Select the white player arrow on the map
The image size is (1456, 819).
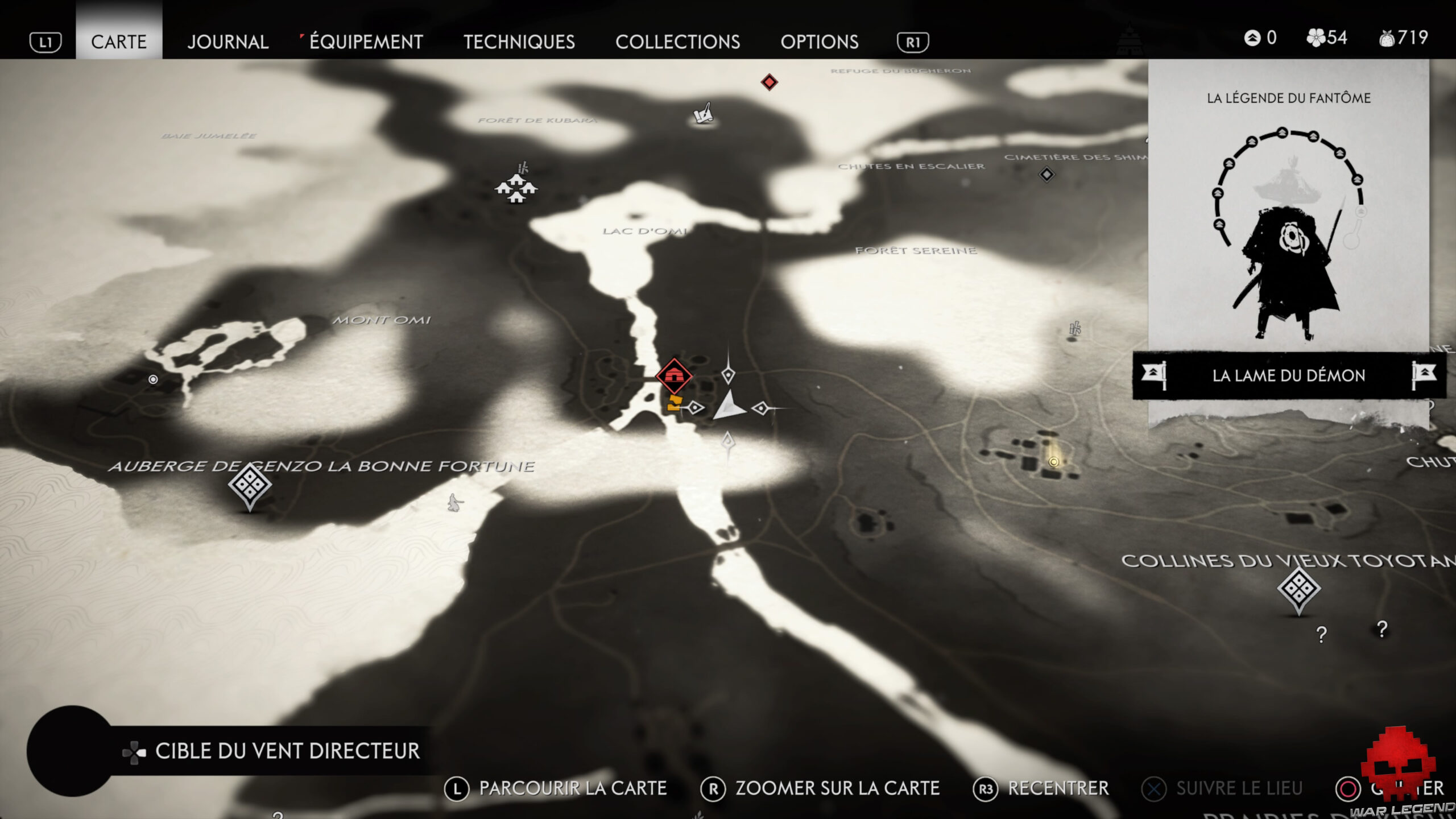tap(729, 406)
